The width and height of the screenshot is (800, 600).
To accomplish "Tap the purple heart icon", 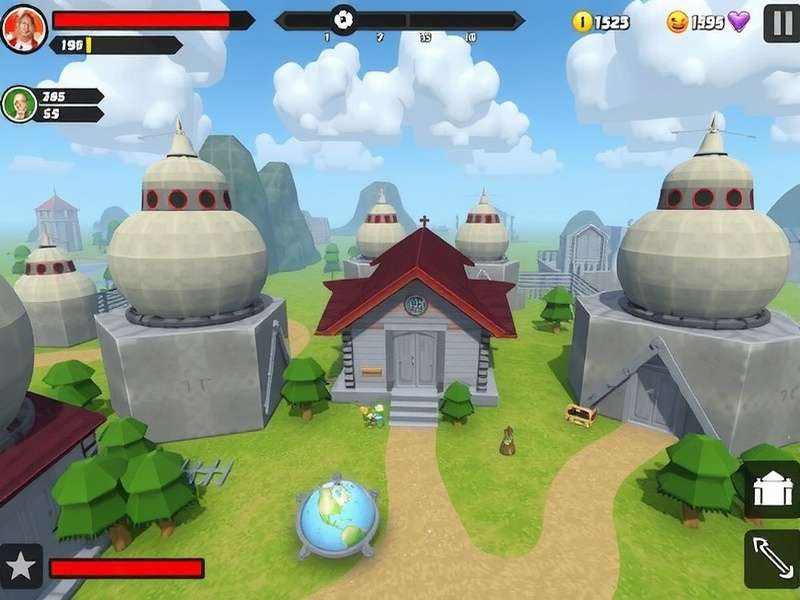I will (x=739, y=21).
